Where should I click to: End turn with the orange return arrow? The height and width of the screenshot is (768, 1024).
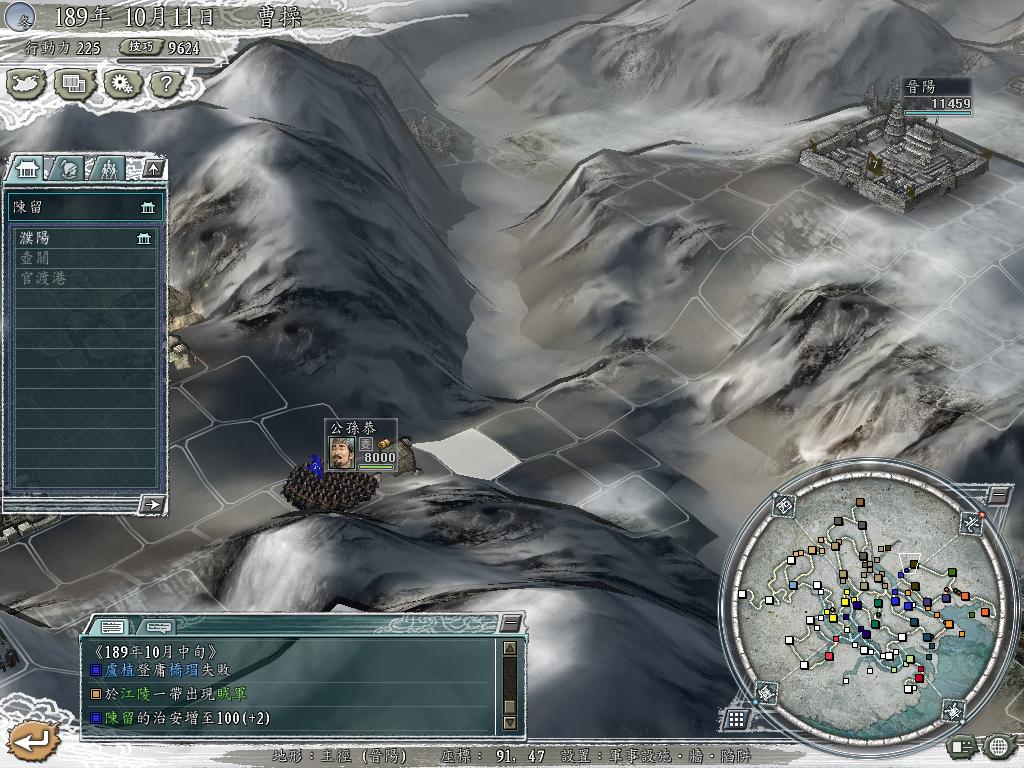coord(32,741)
